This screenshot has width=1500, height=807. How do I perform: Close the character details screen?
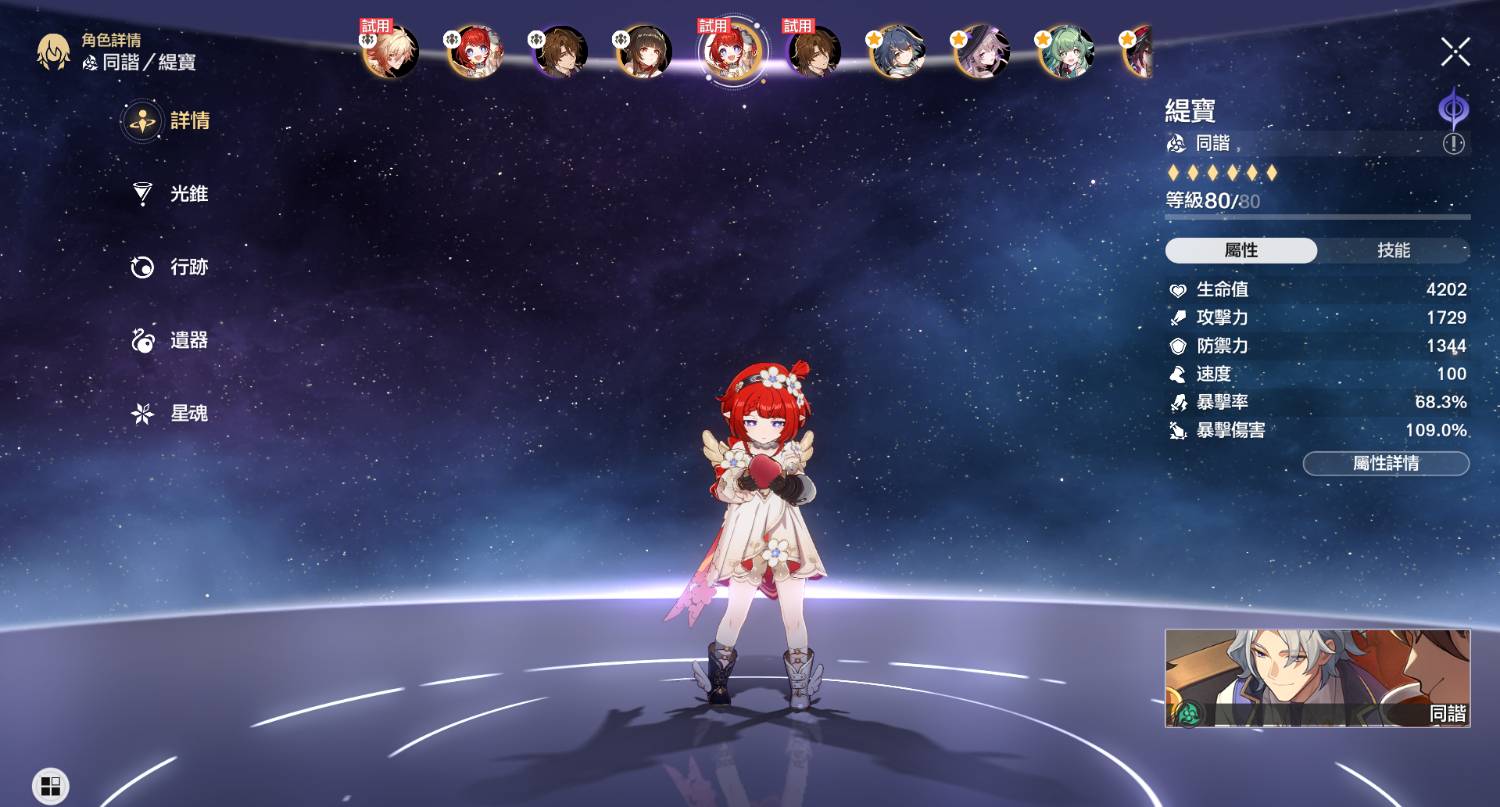1455,51
